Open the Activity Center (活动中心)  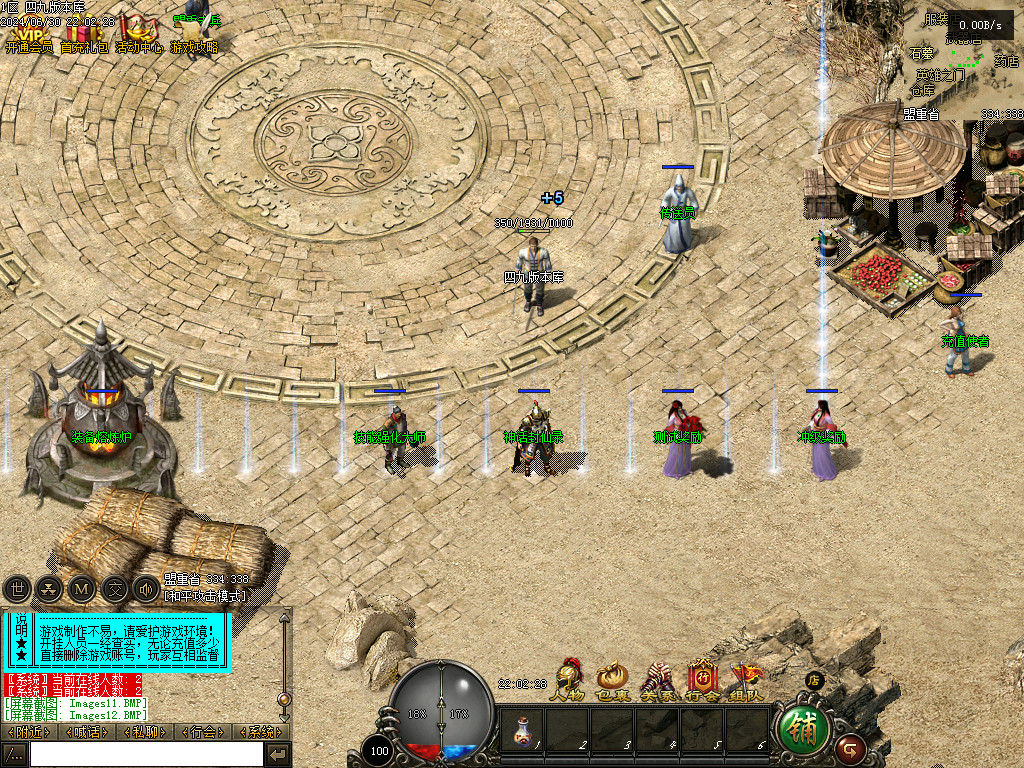(138, 33)
